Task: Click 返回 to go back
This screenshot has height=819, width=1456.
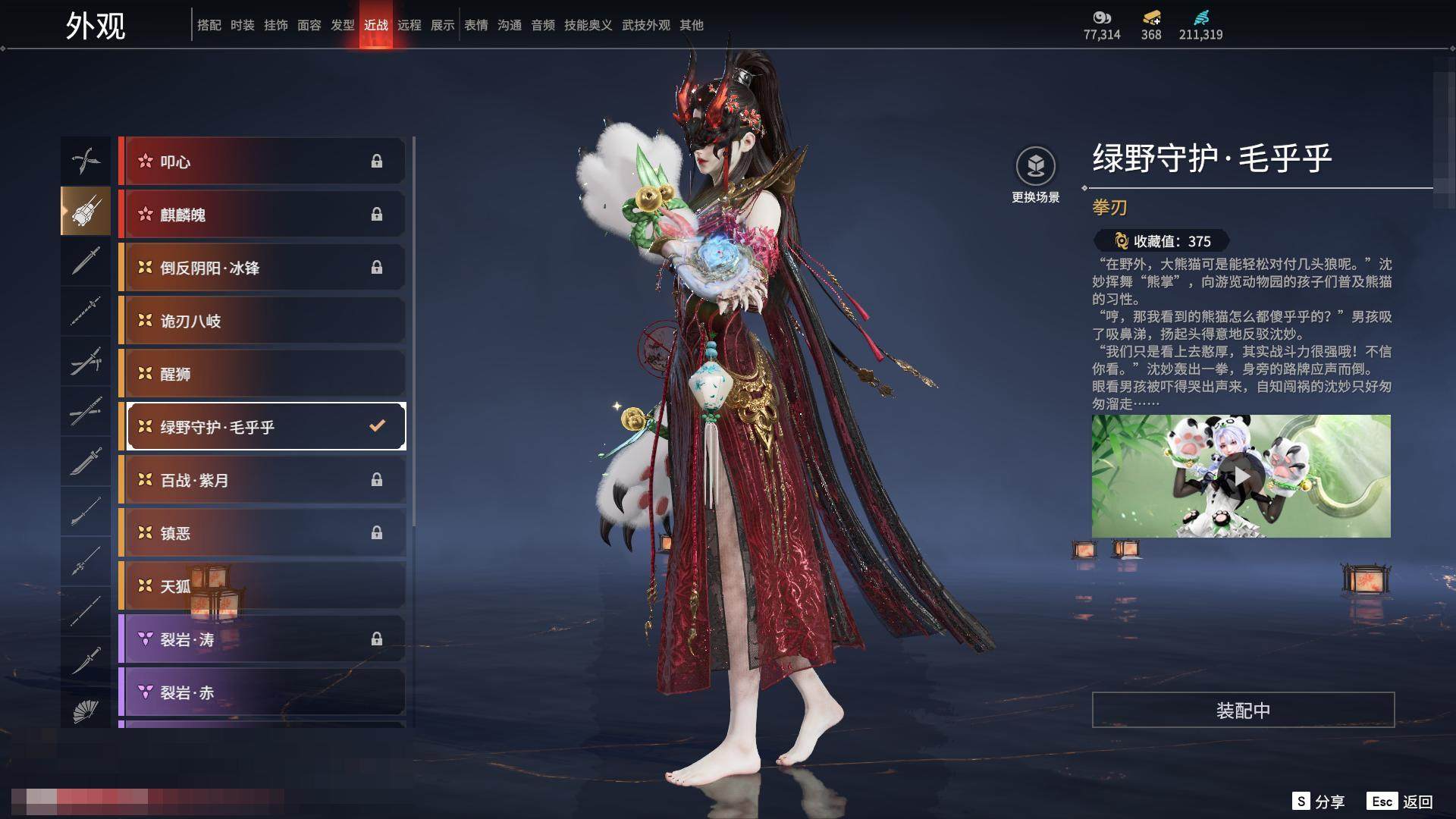Action: click(x=1400, y=802)
